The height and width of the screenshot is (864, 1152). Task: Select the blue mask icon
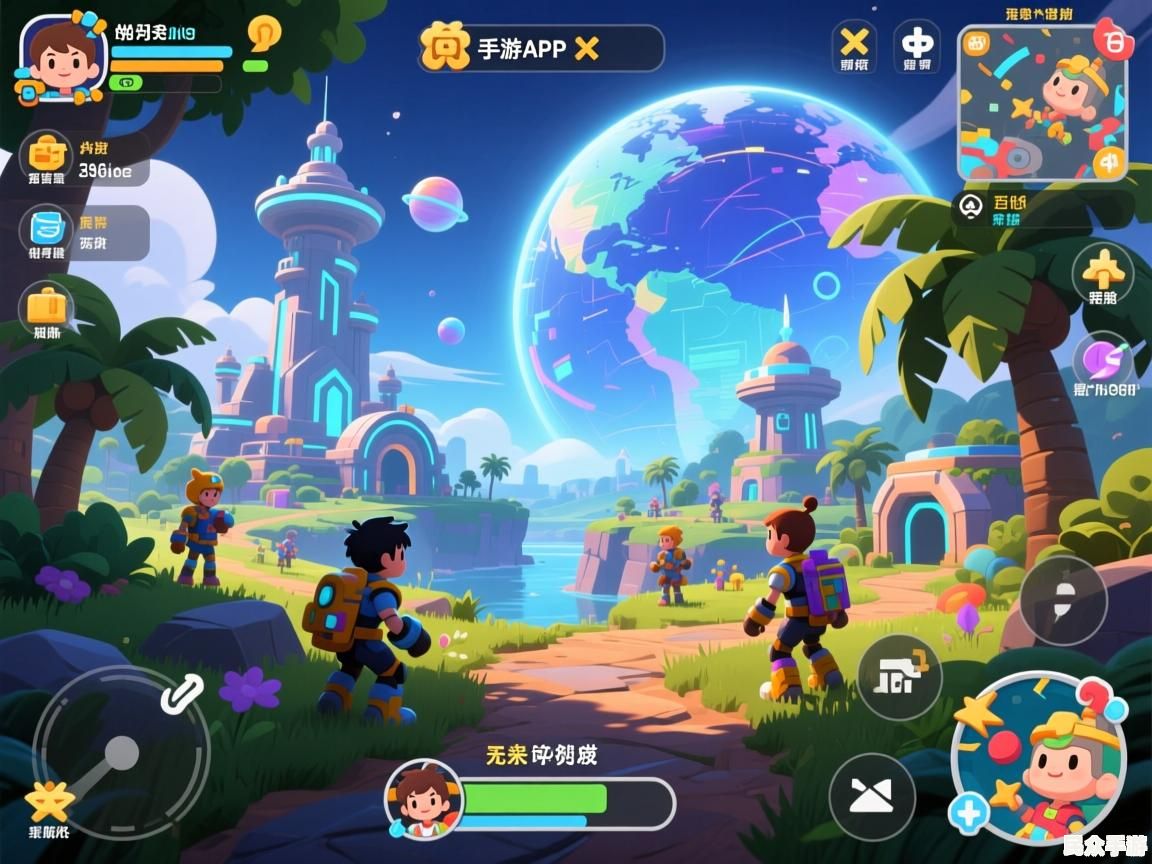point(46,228)
